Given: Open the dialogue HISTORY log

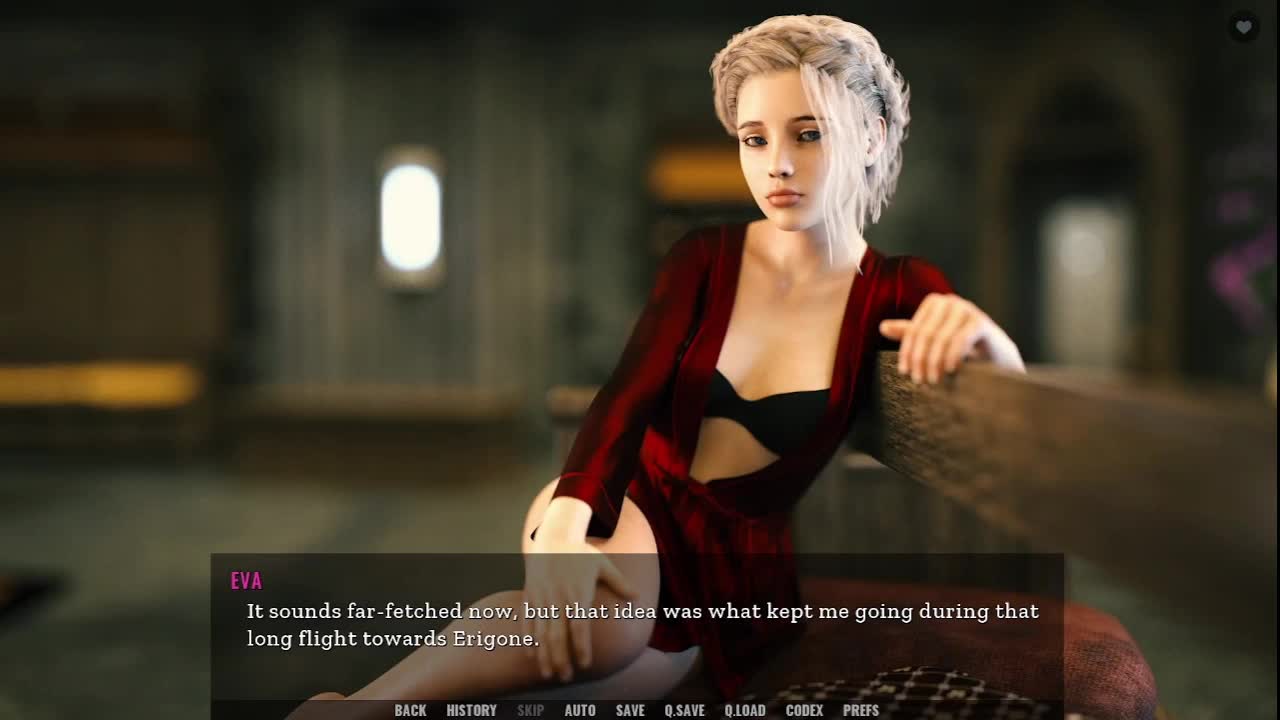Looking at the screenshot, I should click(x=471, y=710).
